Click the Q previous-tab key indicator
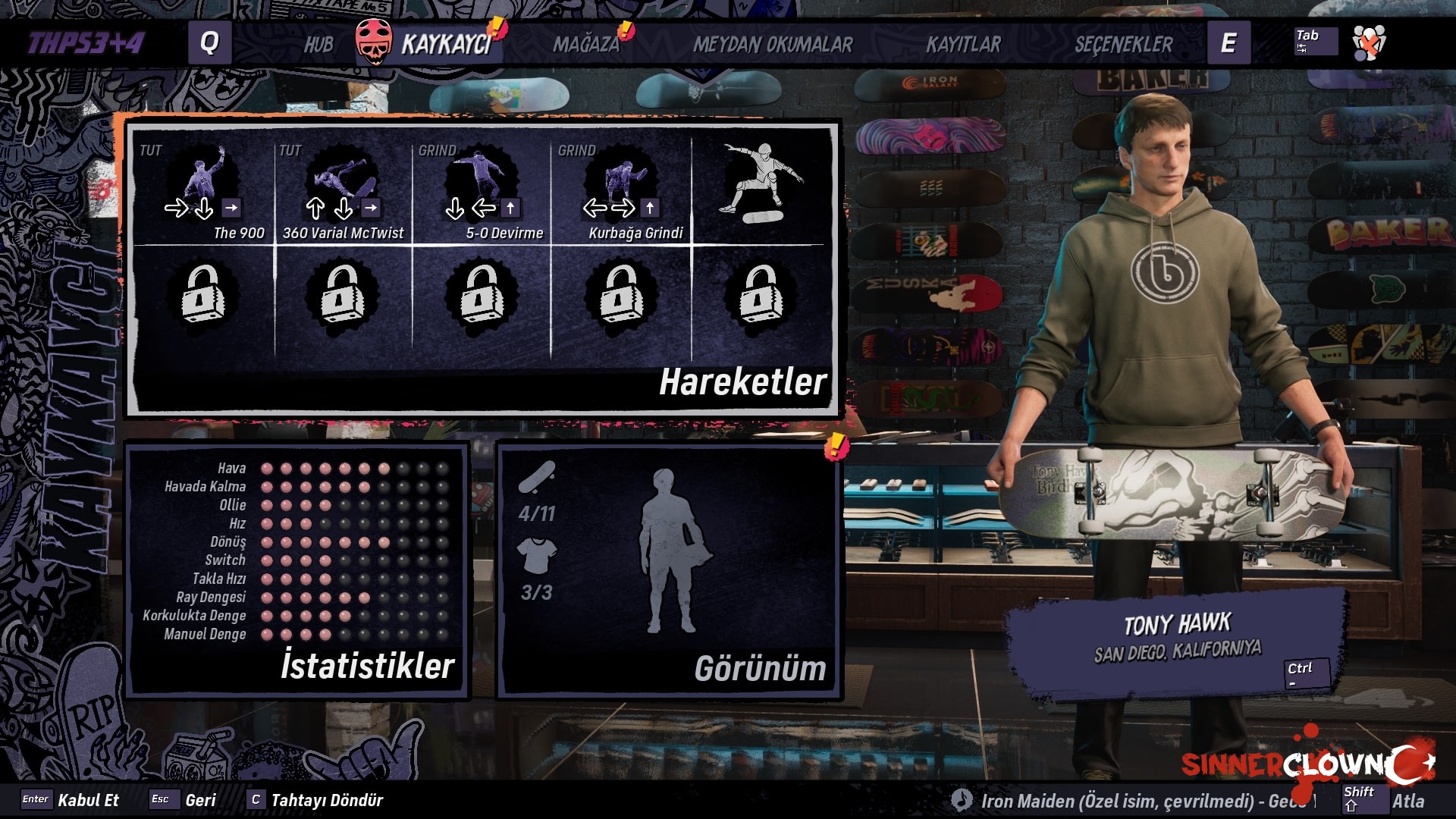The width and height of the screenshot is (1456, 819). (x=209, y=43)
